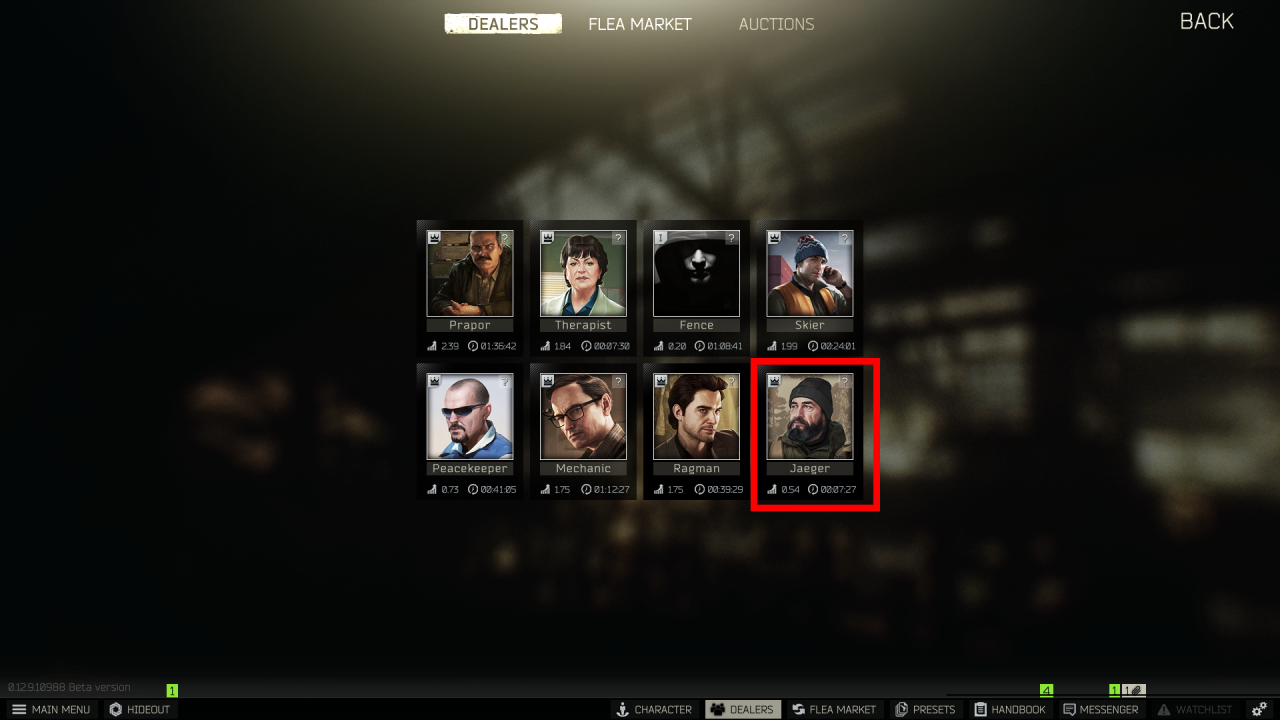Screen dimensions: 1280x720
Task: Click the settings gear in the bottom-right corner
Action: (1258, 709)
